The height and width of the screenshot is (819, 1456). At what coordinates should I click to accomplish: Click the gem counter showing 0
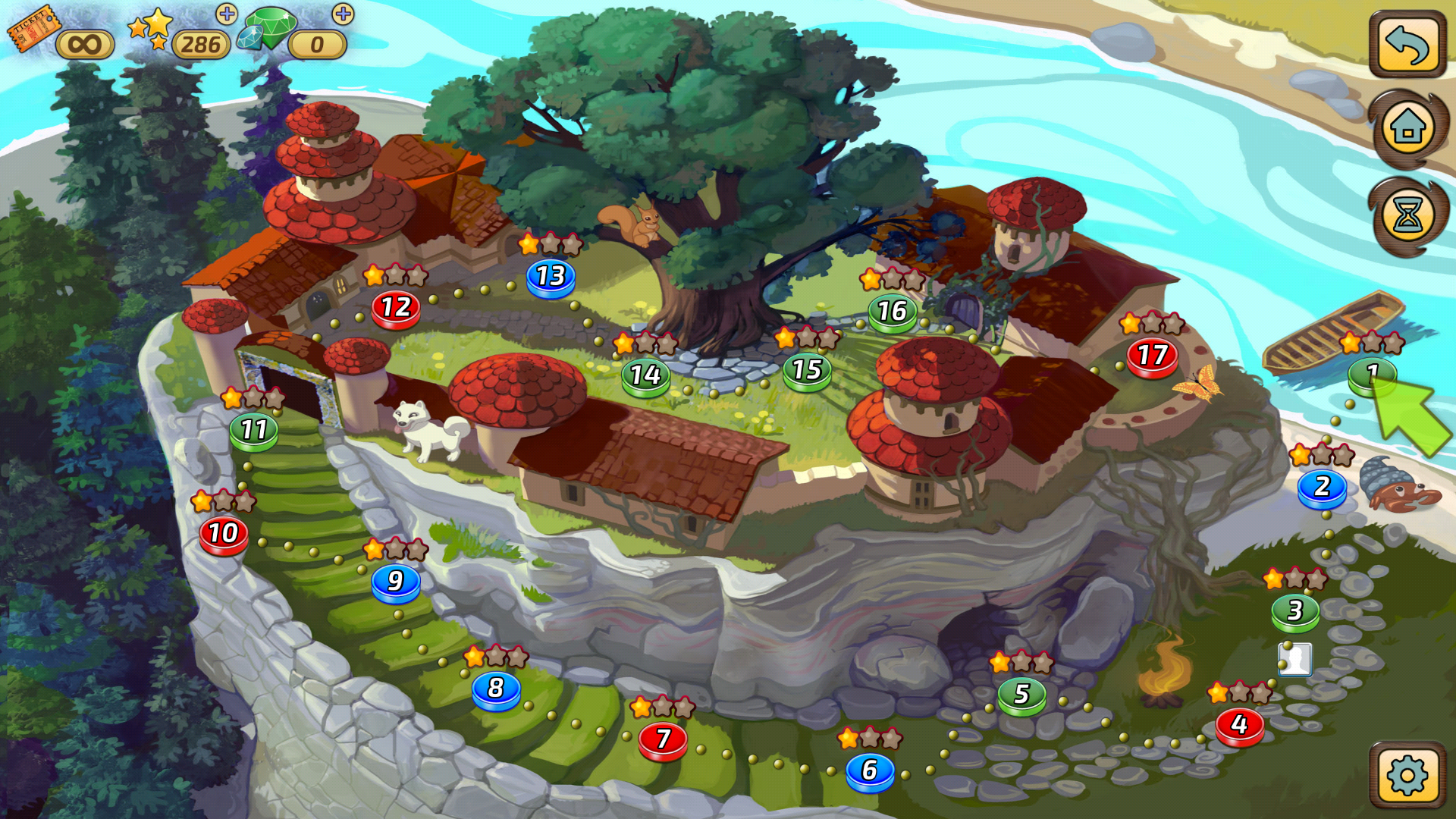tap(317, 44)
